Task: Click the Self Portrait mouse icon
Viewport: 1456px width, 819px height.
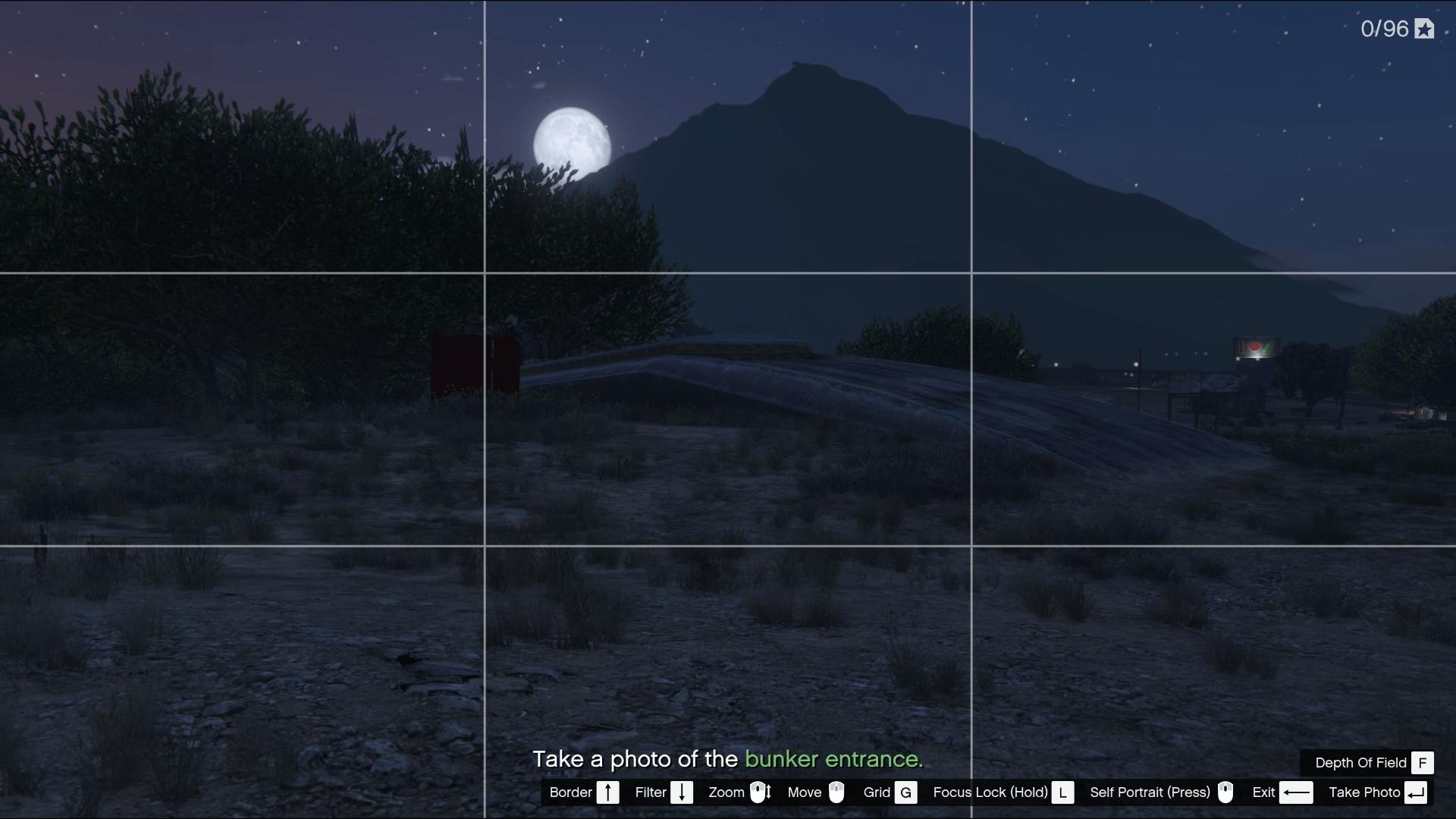Action: pyautogui.click(x=1226, y=792)
